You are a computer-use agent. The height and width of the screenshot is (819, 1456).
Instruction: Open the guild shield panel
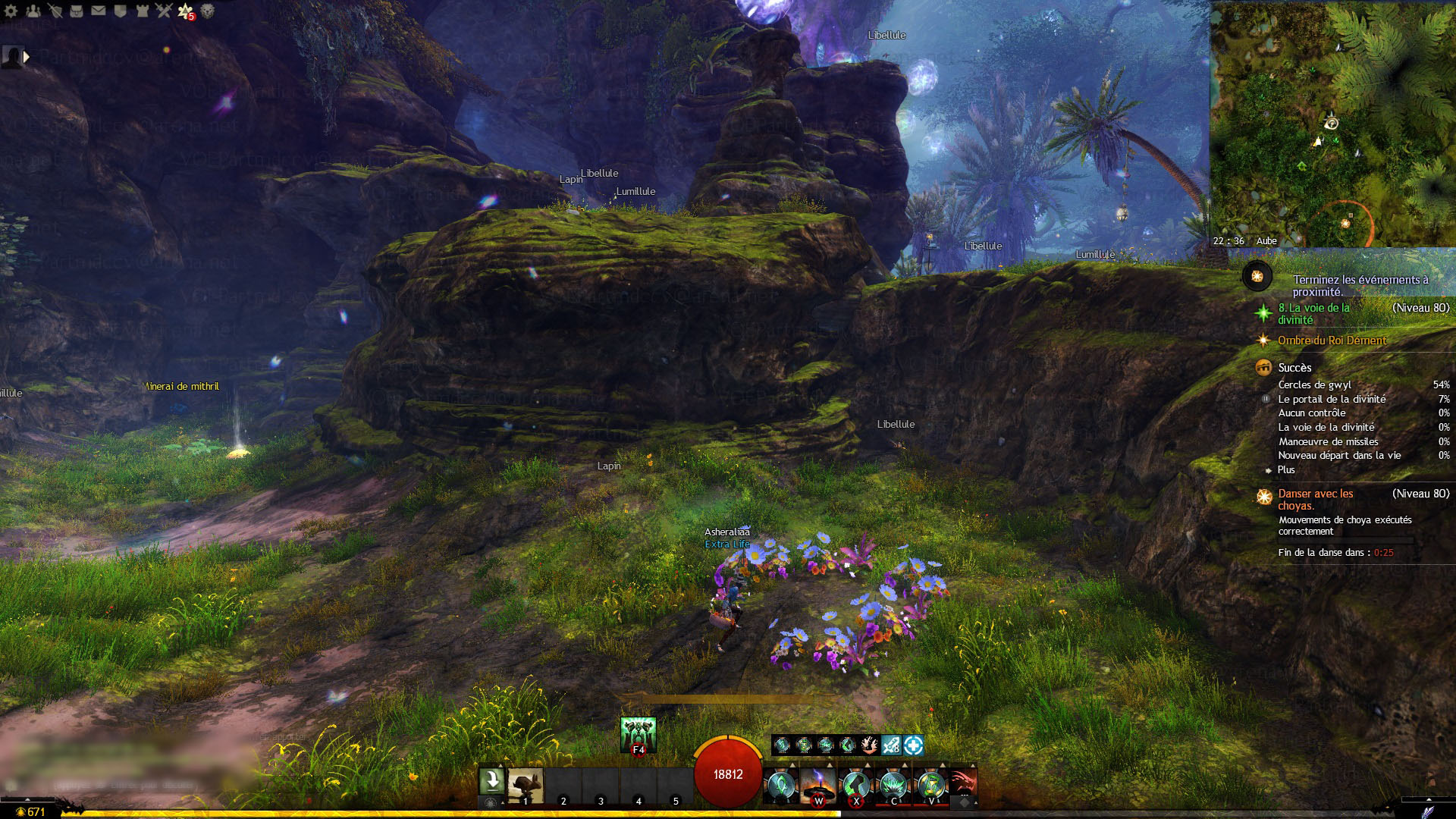[120, 11]
